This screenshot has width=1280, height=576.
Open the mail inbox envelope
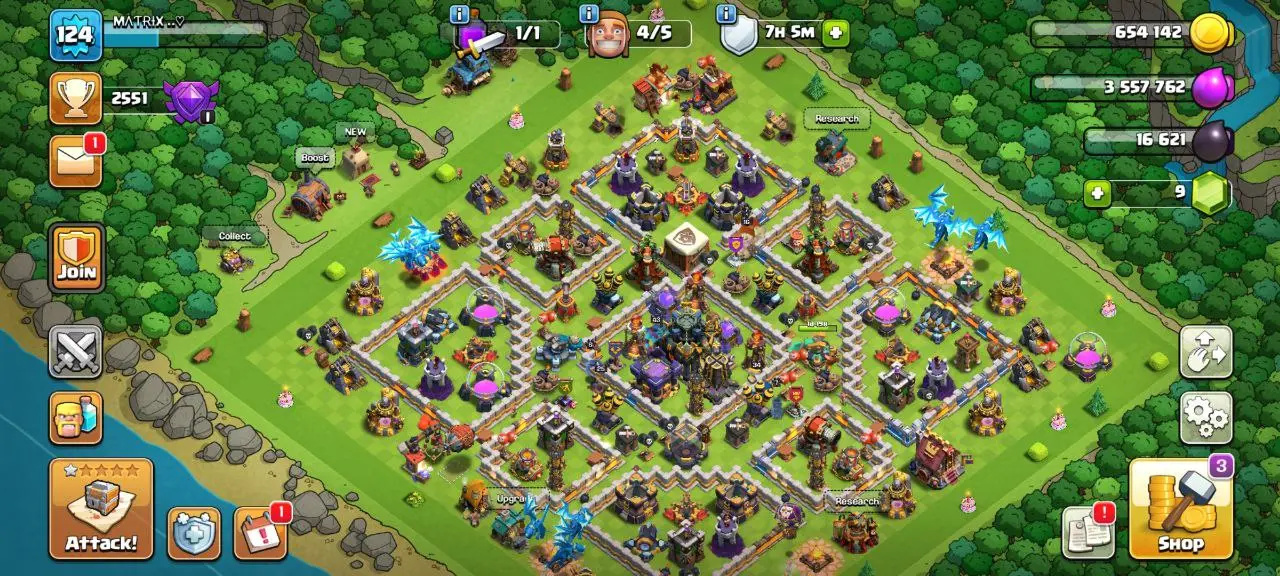[76, 161]
